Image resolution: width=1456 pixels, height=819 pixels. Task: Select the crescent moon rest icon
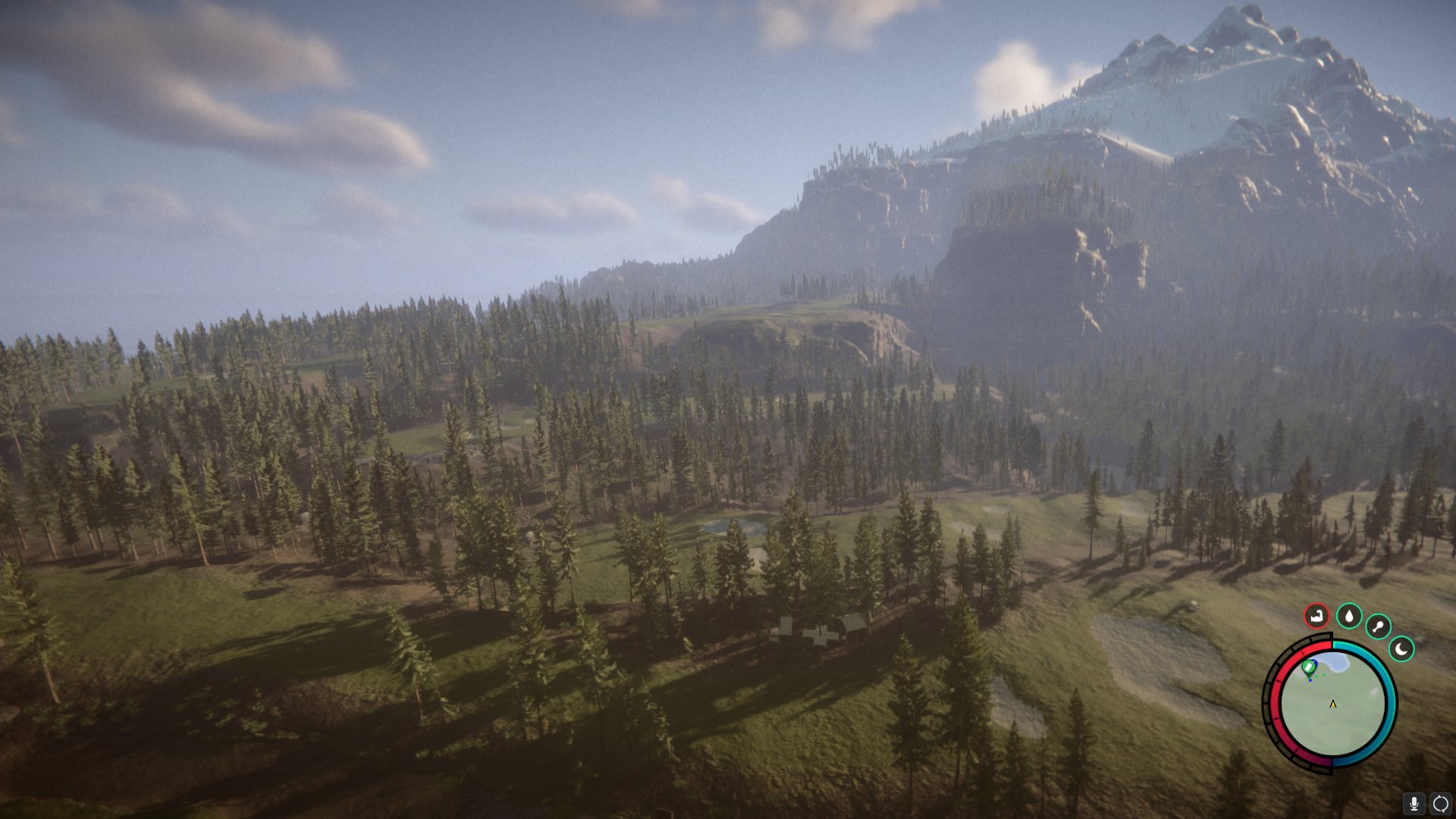click(x=1401, y=649)
